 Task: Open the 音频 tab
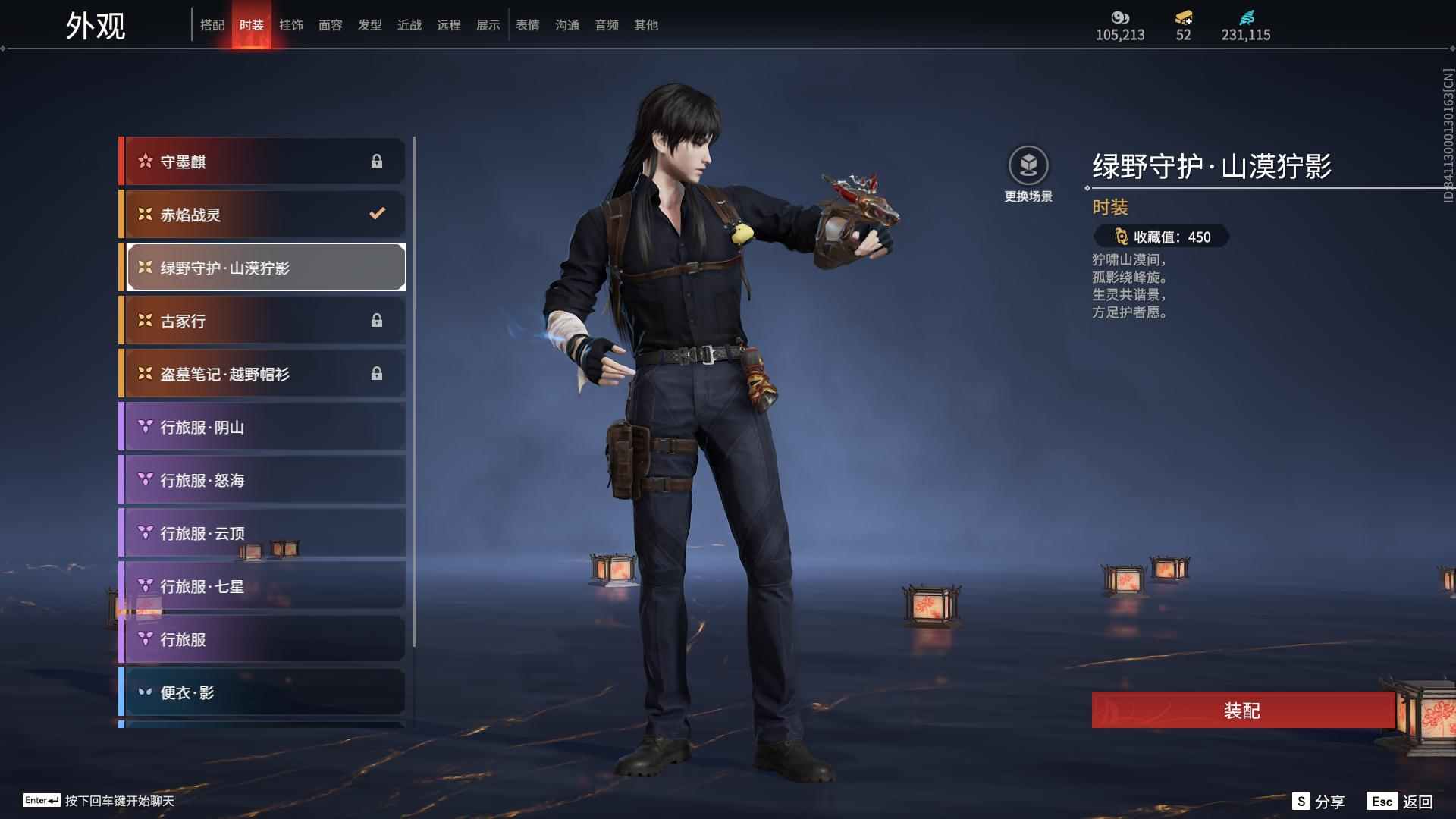coord(607,25)
